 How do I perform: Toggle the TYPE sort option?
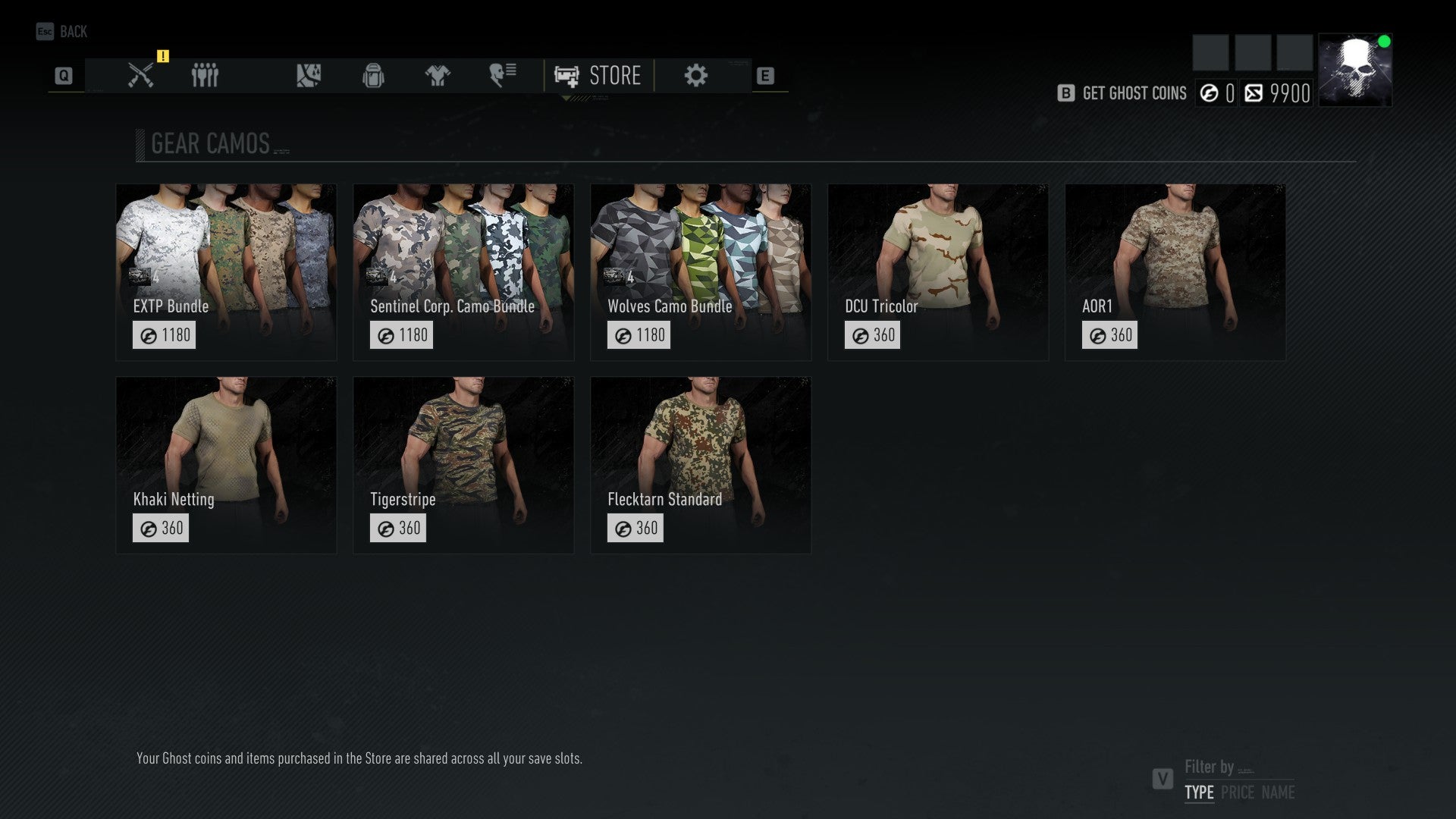pyautogui.click(x=1198, y=793)
